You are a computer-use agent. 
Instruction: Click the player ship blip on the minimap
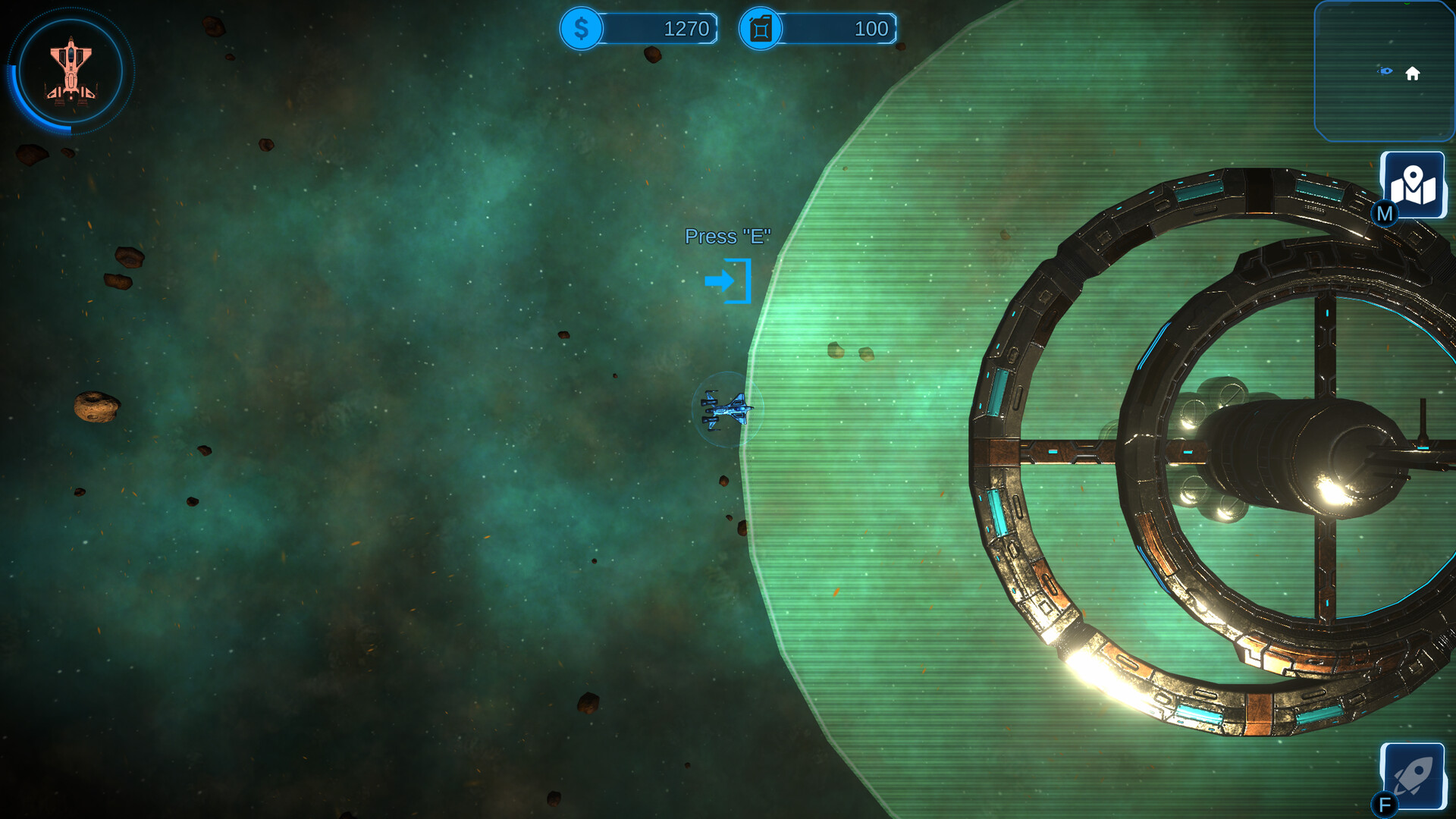tap(1386, 71)
